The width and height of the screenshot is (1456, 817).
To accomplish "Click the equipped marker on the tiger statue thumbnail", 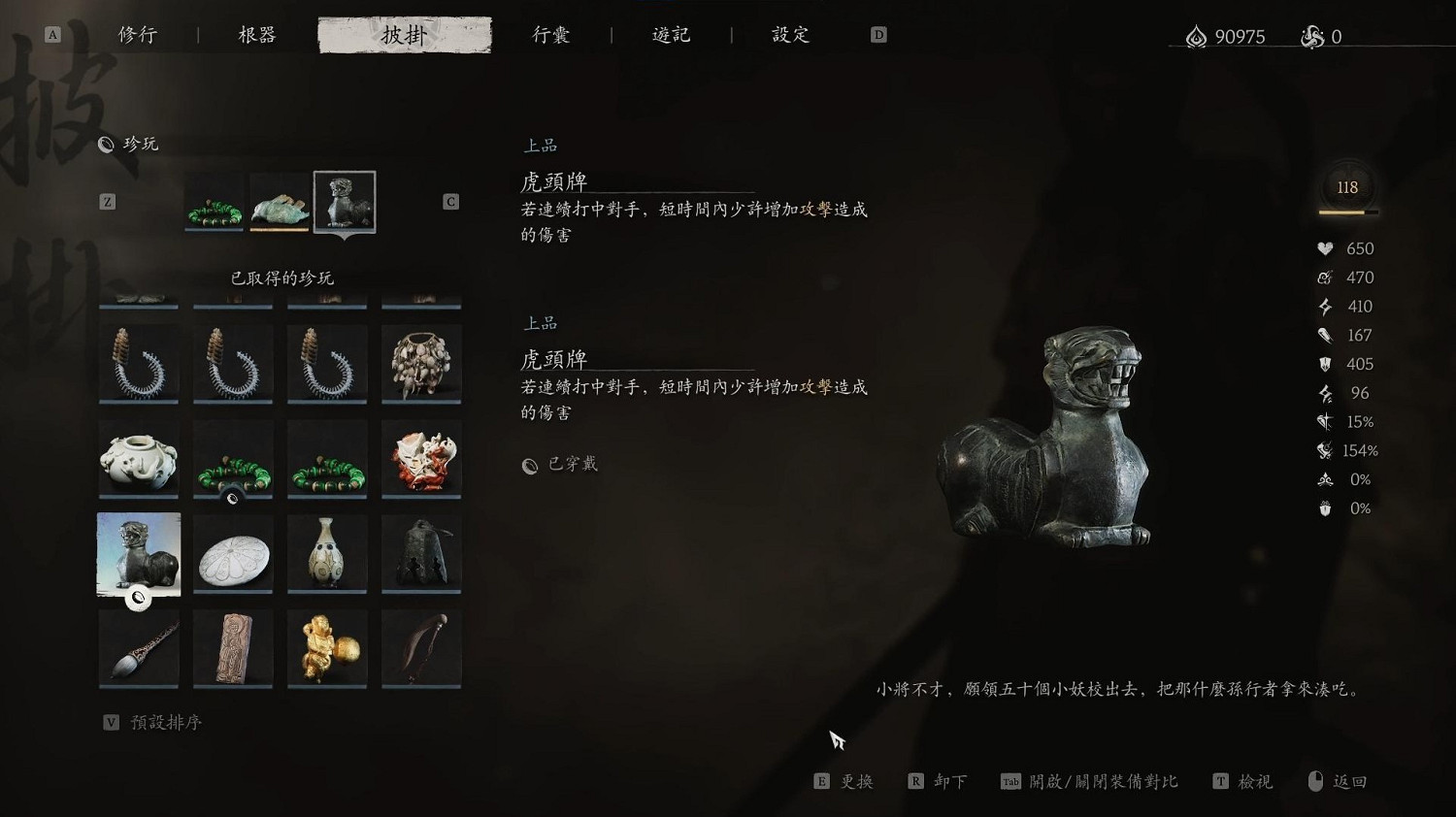I will tap(136, 599).
